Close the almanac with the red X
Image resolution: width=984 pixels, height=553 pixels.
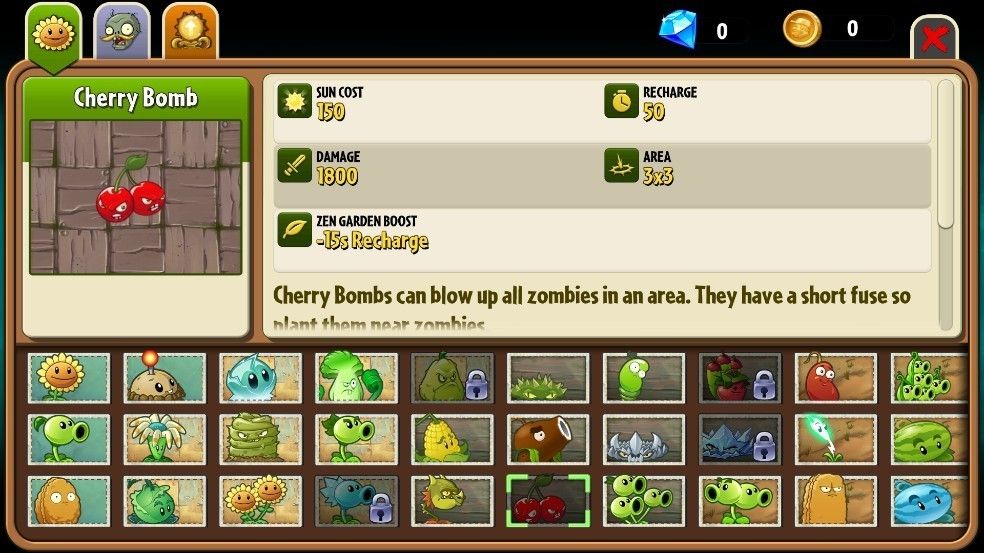click(934, 39)
